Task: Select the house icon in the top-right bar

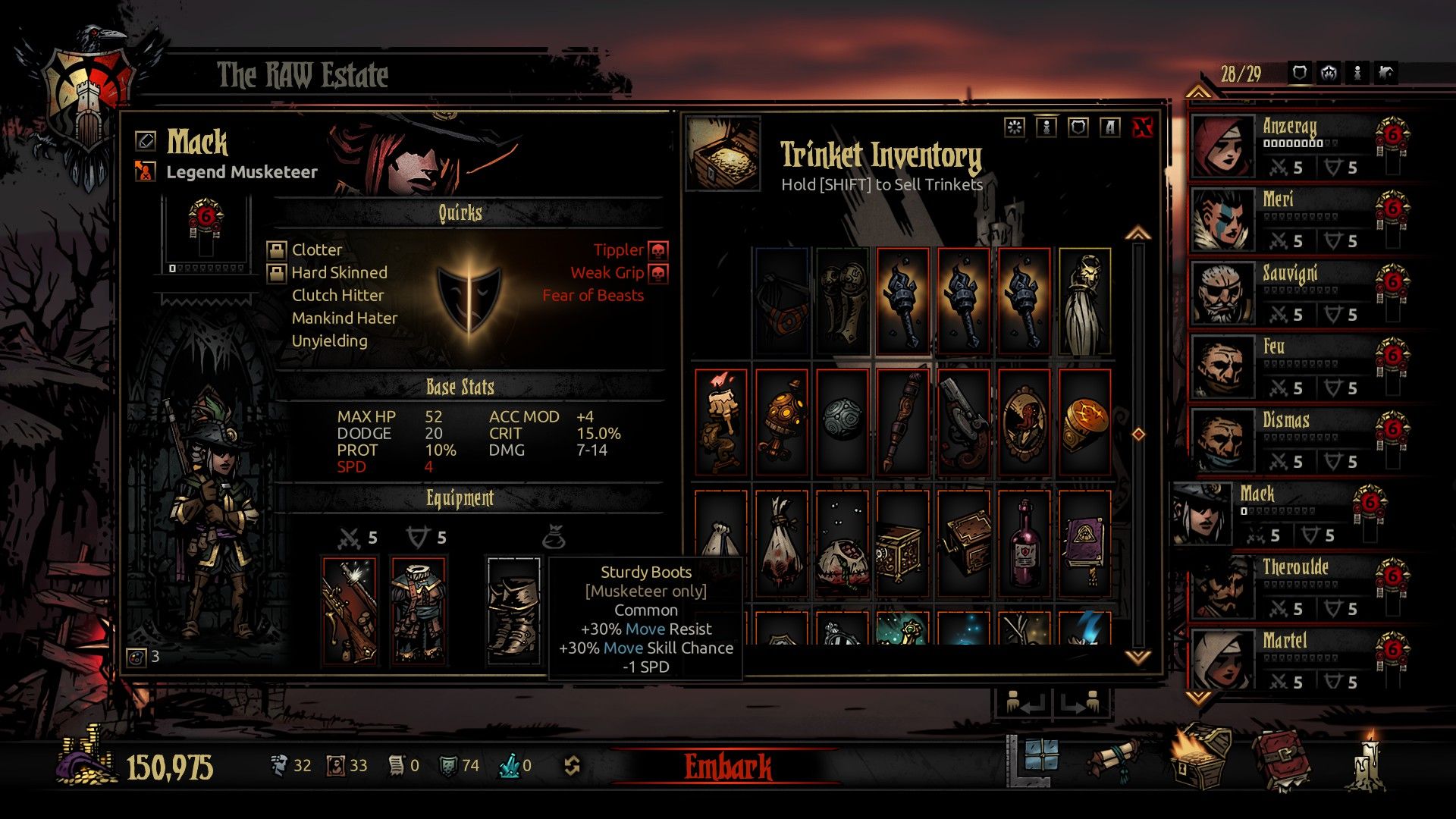Action: click(1385, 74)
